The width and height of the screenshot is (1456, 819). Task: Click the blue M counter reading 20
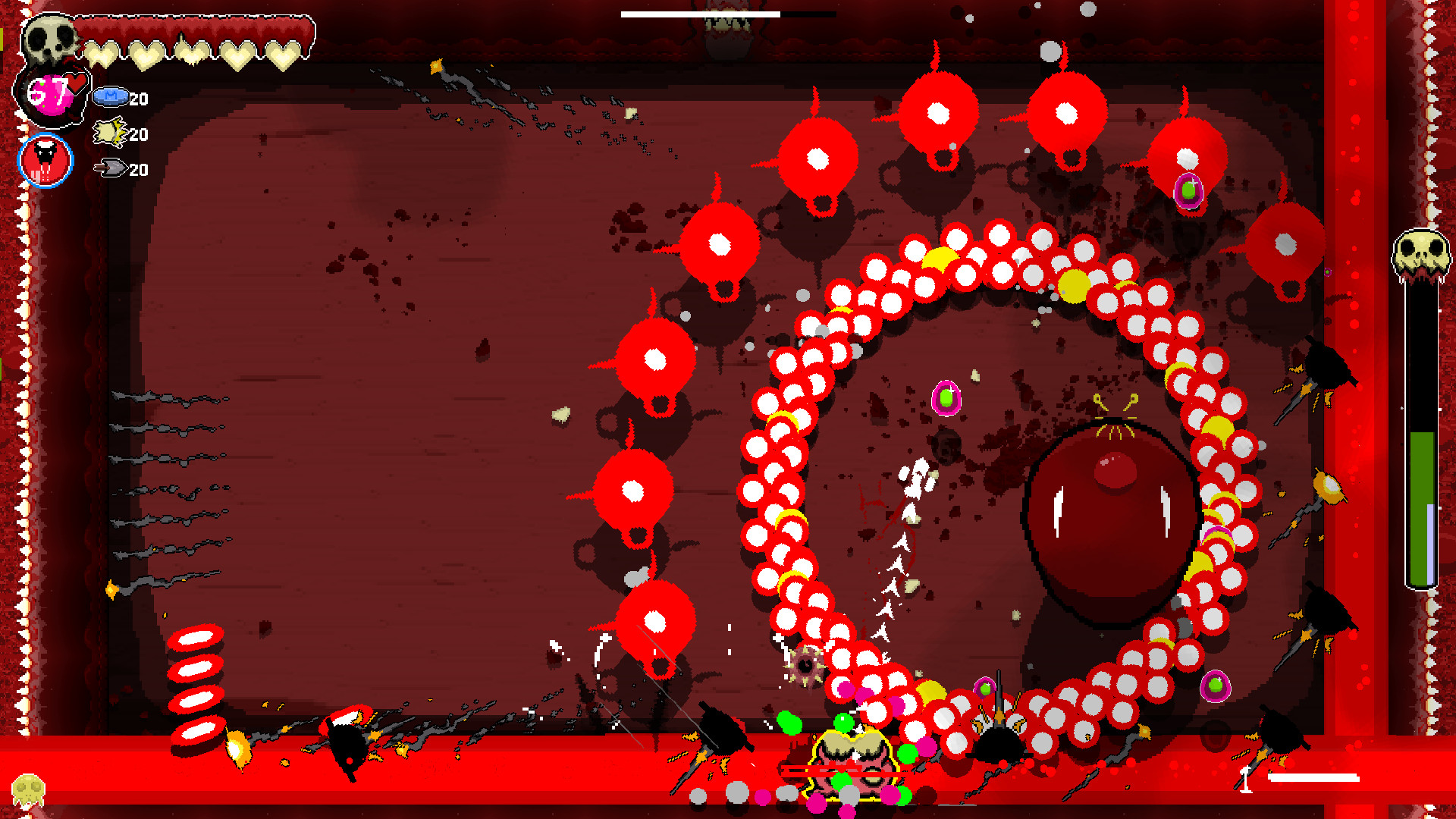point(139,99)
